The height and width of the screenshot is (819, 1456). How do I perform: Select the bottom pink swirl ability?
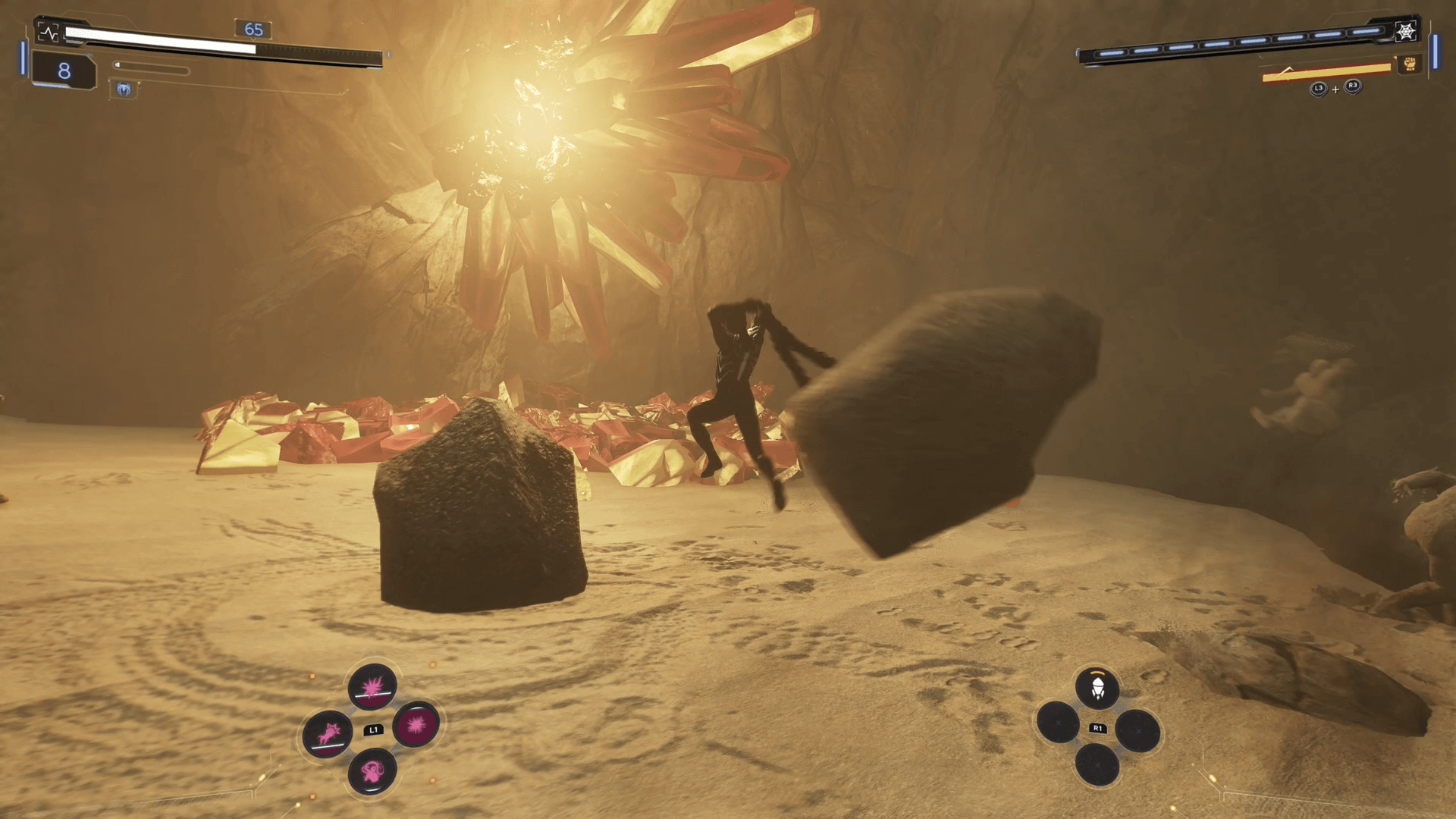pos(372,771)
